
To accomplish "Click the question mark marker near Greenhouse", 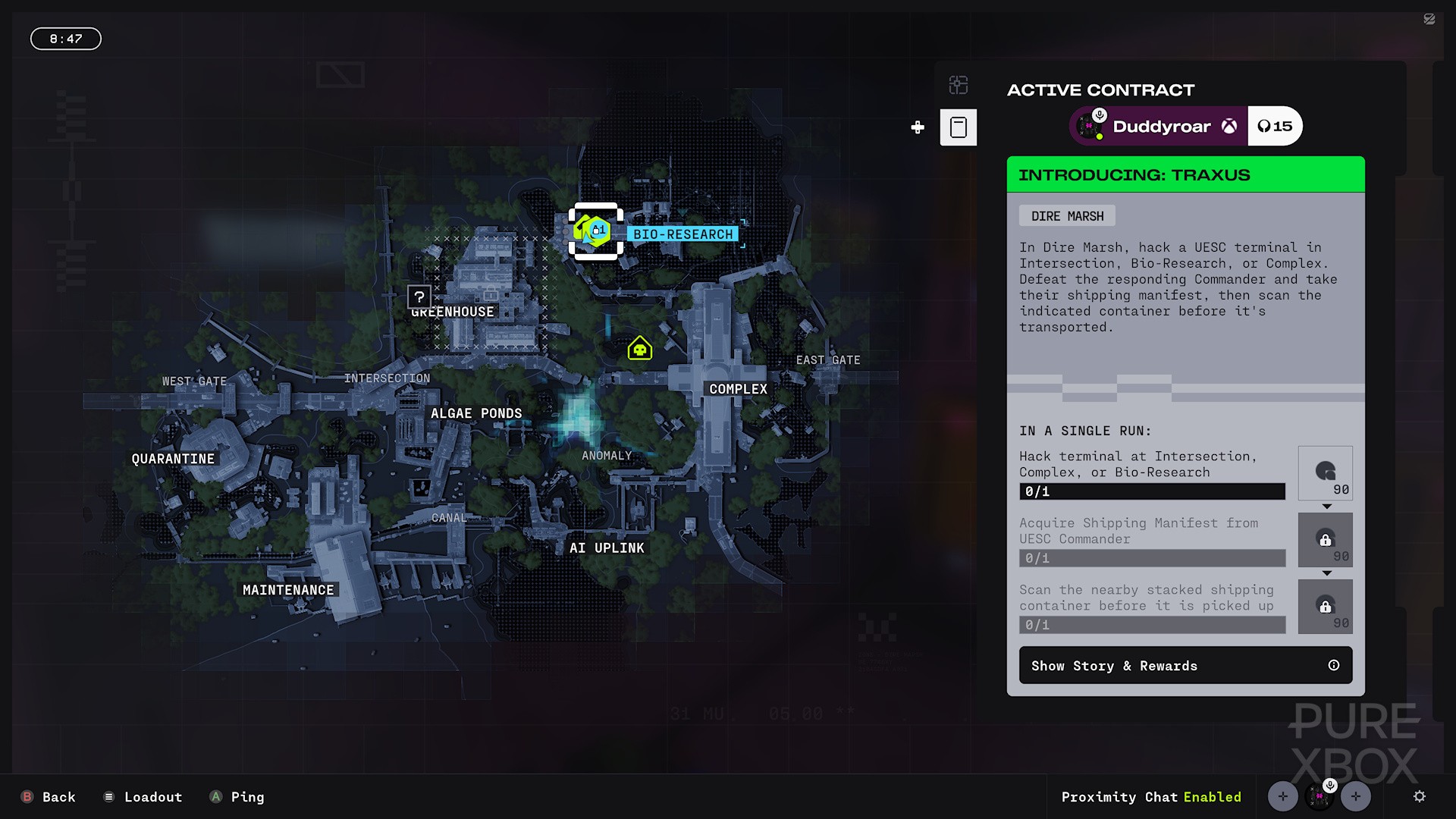I will 419,297.
